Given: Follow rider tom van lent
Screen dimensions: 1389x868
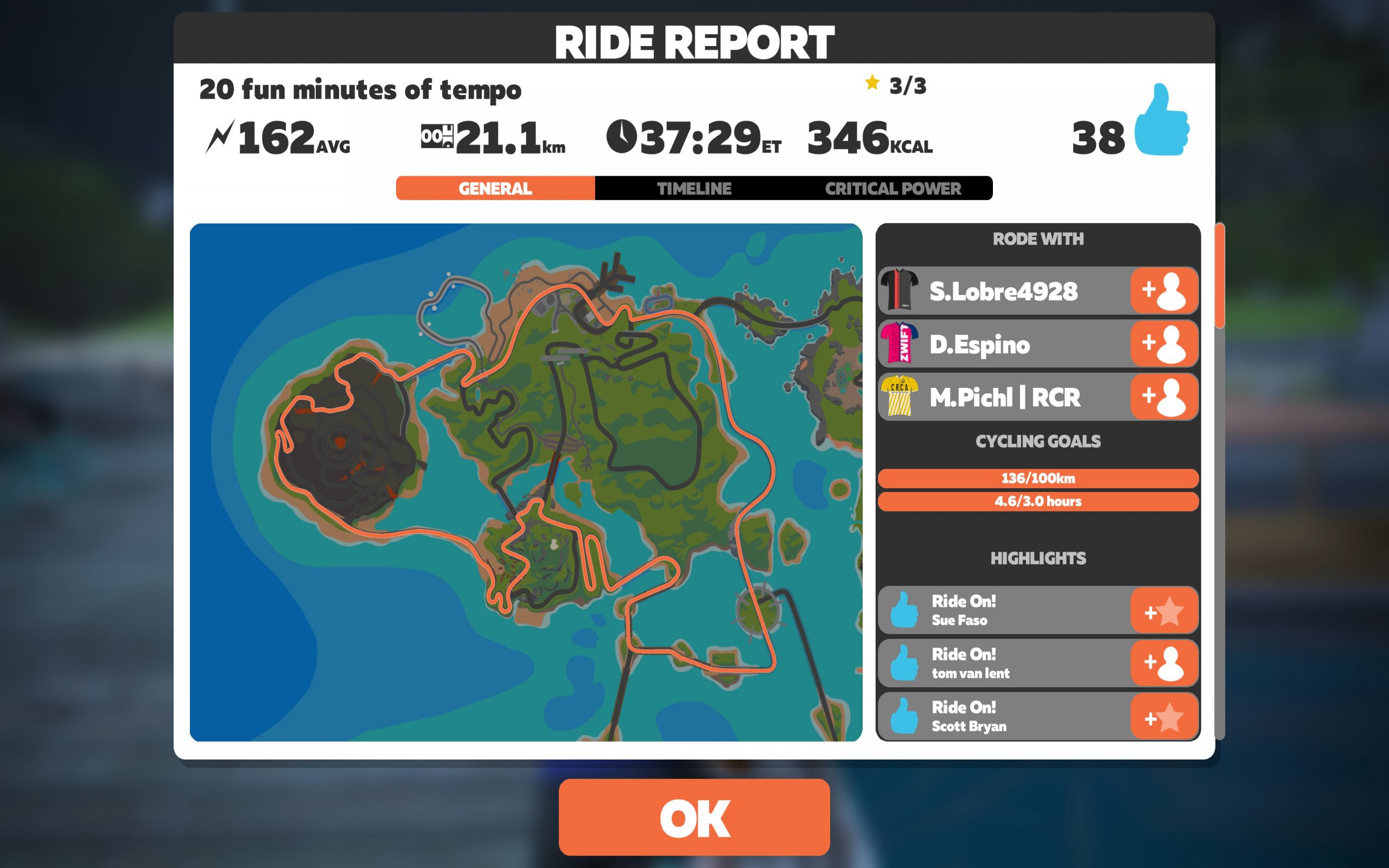Looking at the screenshot, I should tap(1164, 662).
